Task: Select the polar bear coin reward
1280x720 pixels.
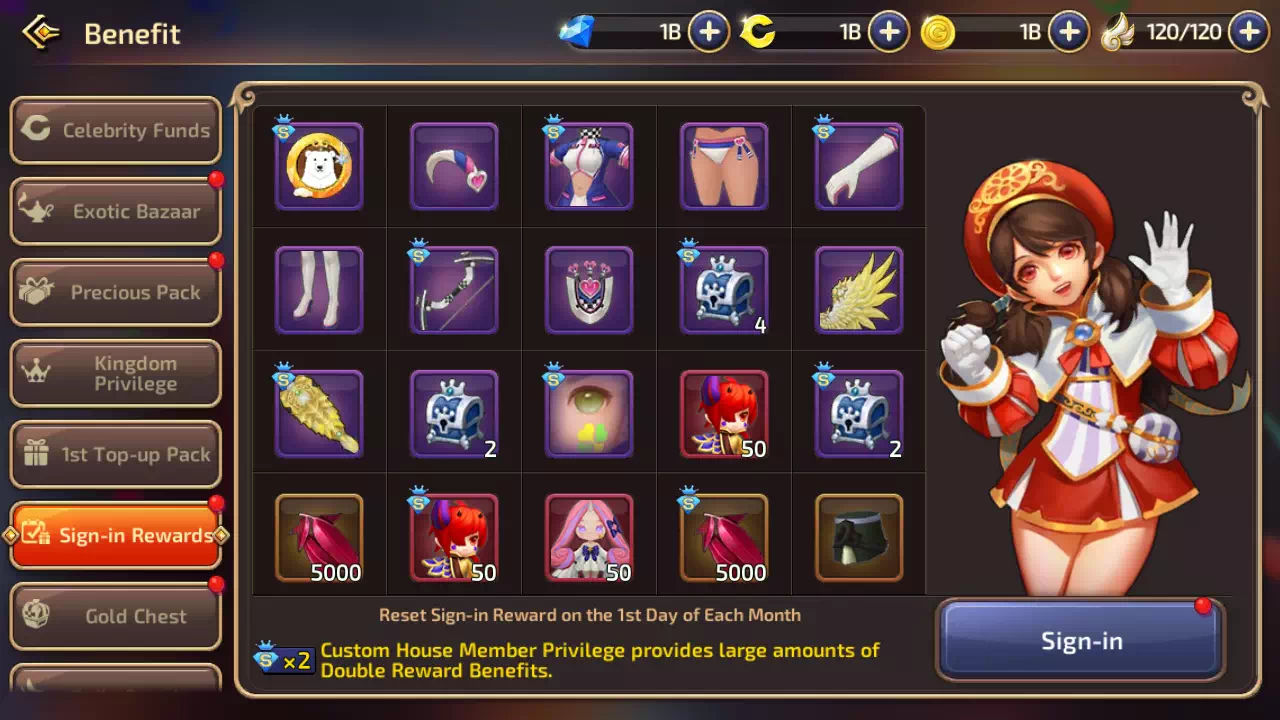Action: pos(319,166)
